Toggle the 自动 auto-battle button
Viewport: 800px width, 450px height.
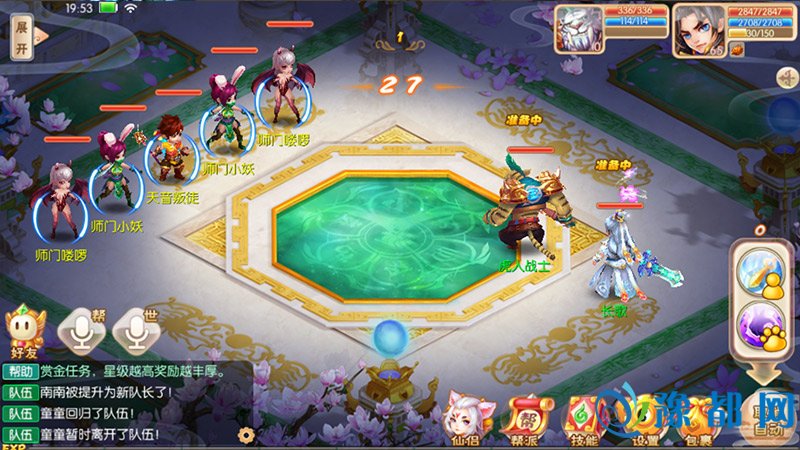(767, 416)
